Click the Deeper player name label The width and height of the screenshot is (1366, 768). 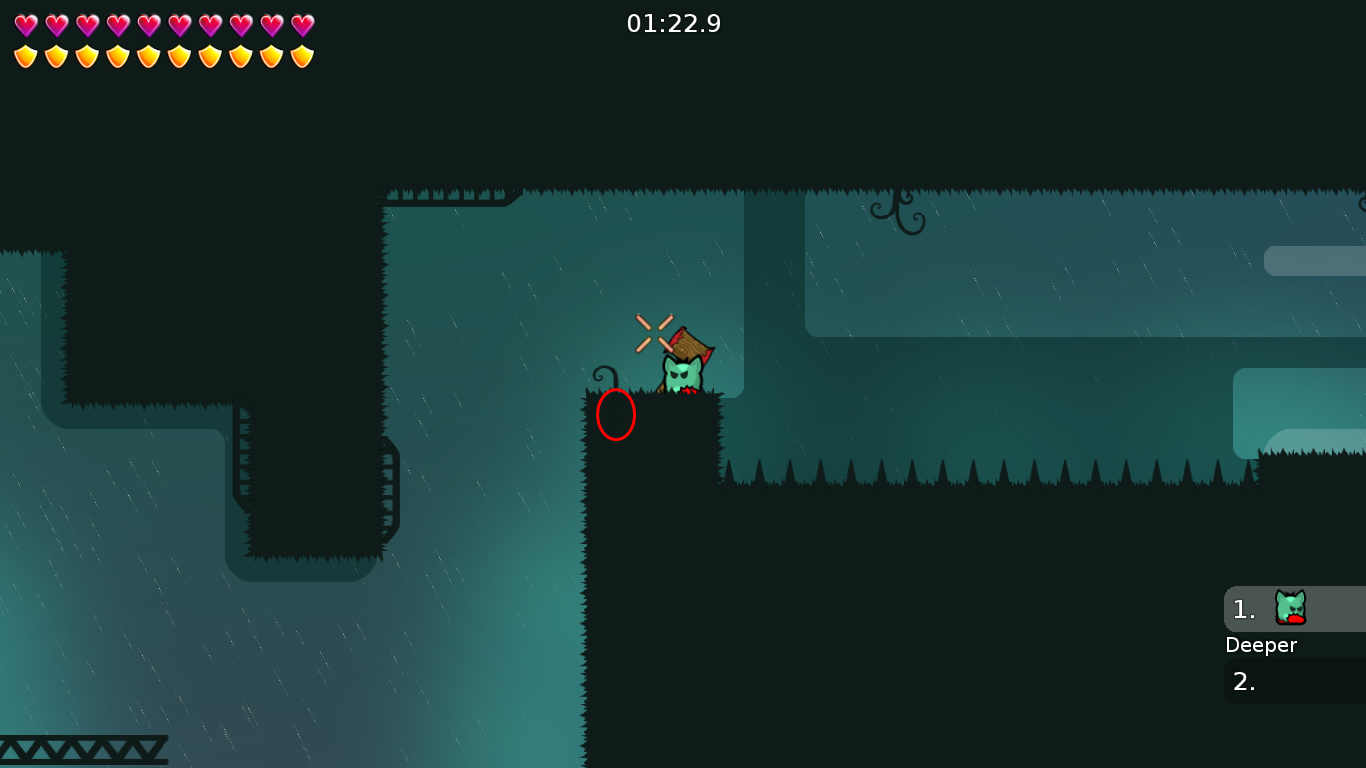(x=1261, y=645)
